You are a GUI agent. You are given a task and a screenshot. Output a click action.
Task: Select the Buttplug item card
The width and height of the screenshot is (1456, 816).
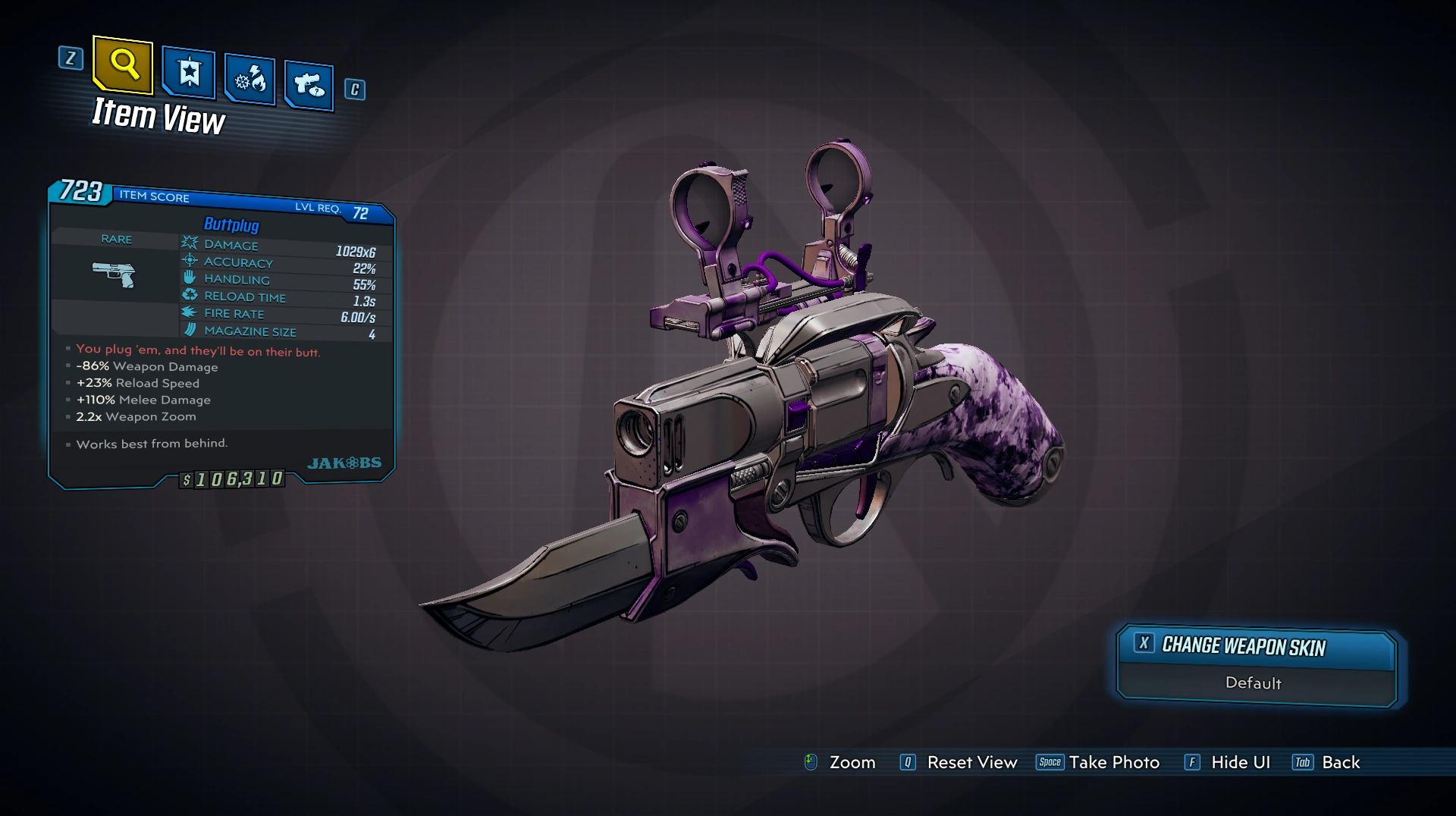pyautogui.click(x=221, y=334)
